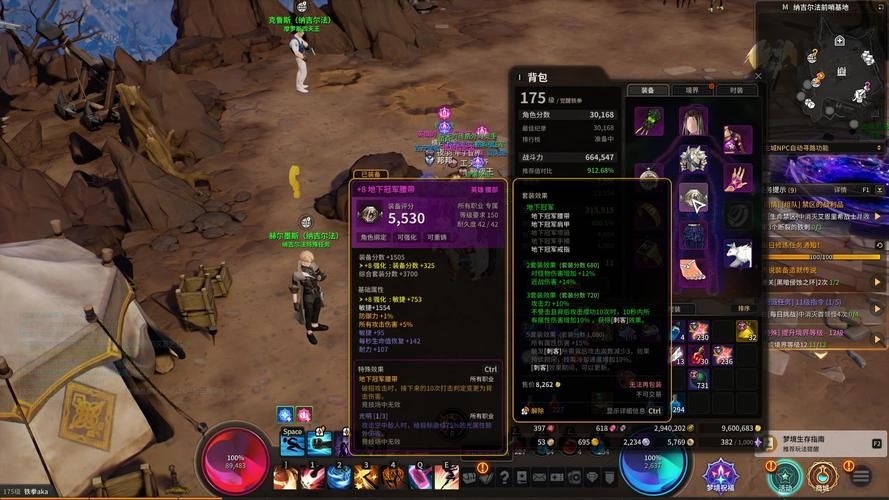
Task: Click the 排序 sort button
Action: pos(743,309)
